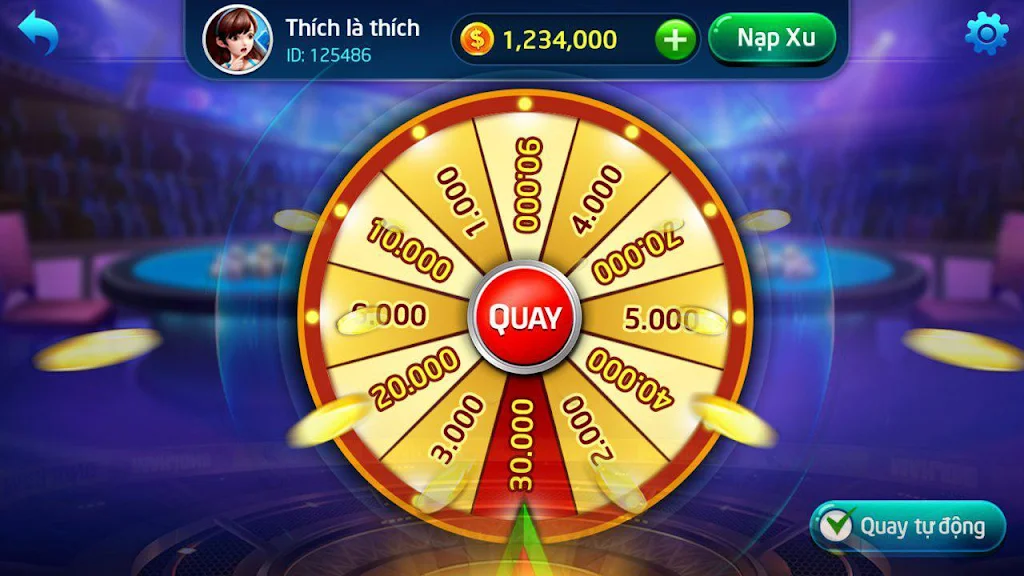Screen dimensions: 1024x576
Task: Open settings via the gear icon
Action: pyautogui.click(x=986, y=34)
